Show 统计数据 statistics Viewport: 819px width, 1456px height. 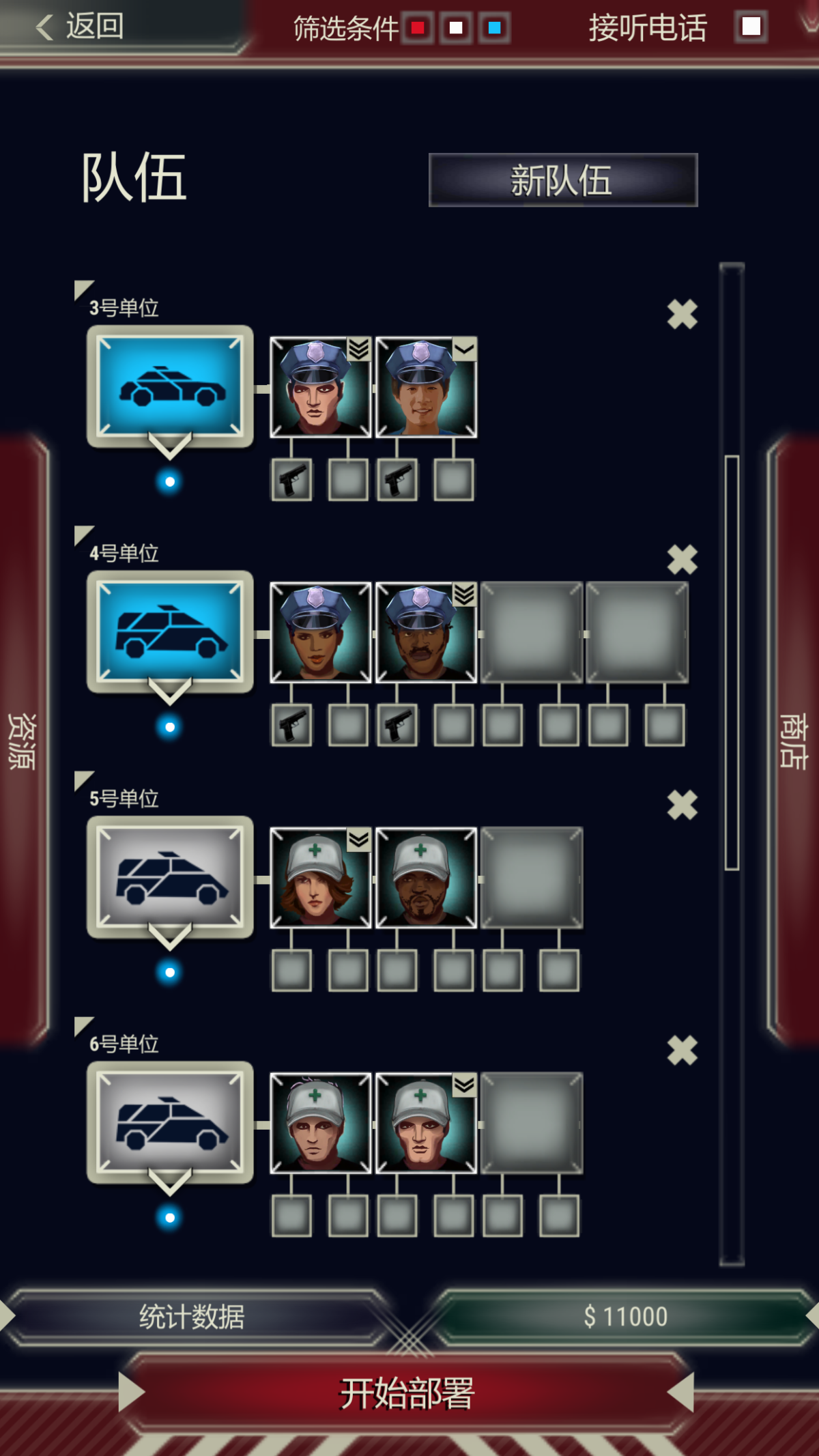192,1317
